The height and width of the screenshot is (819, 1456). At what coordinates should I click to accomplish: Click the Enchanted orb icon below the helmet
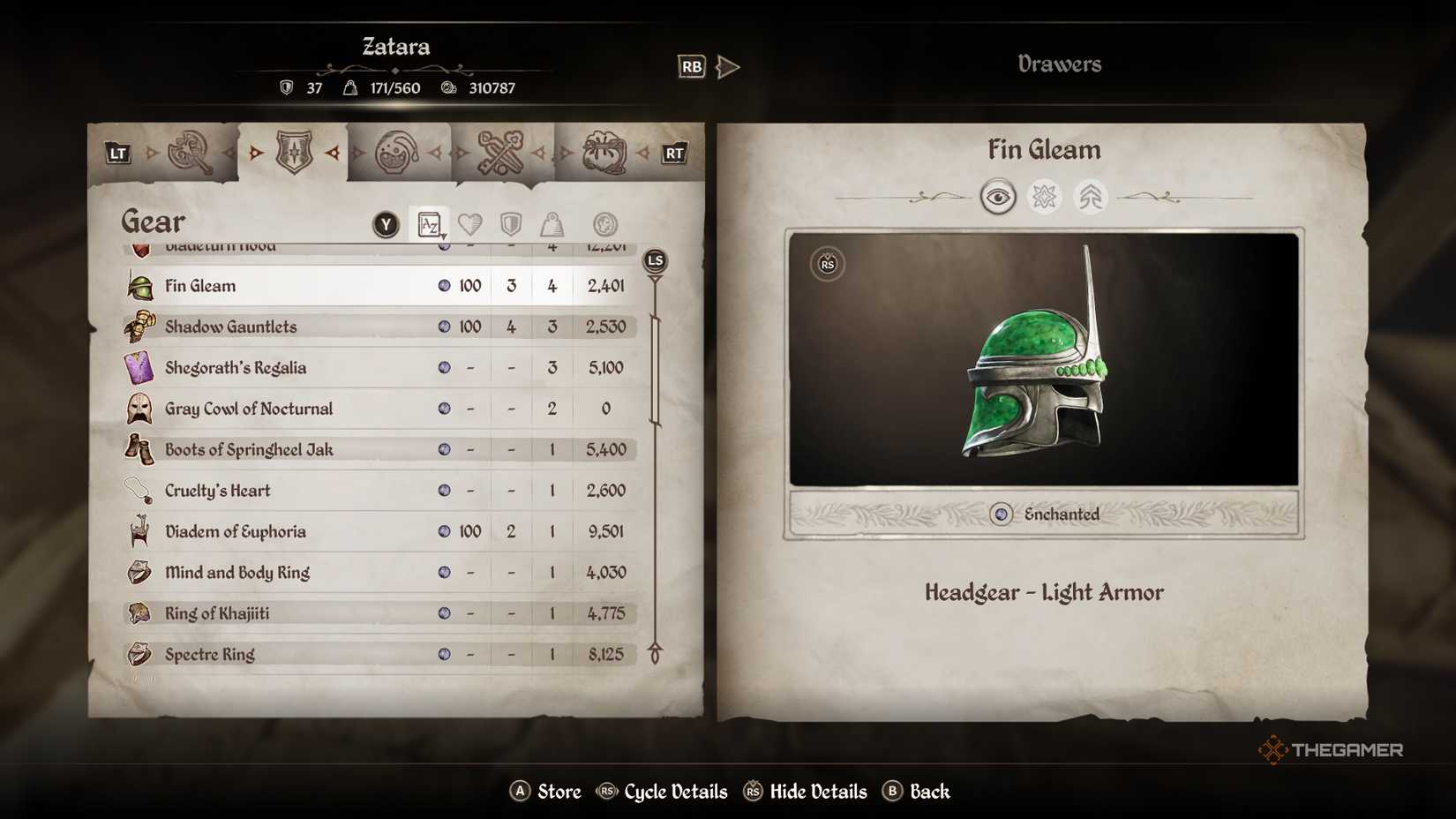(x=1002, y=515)
